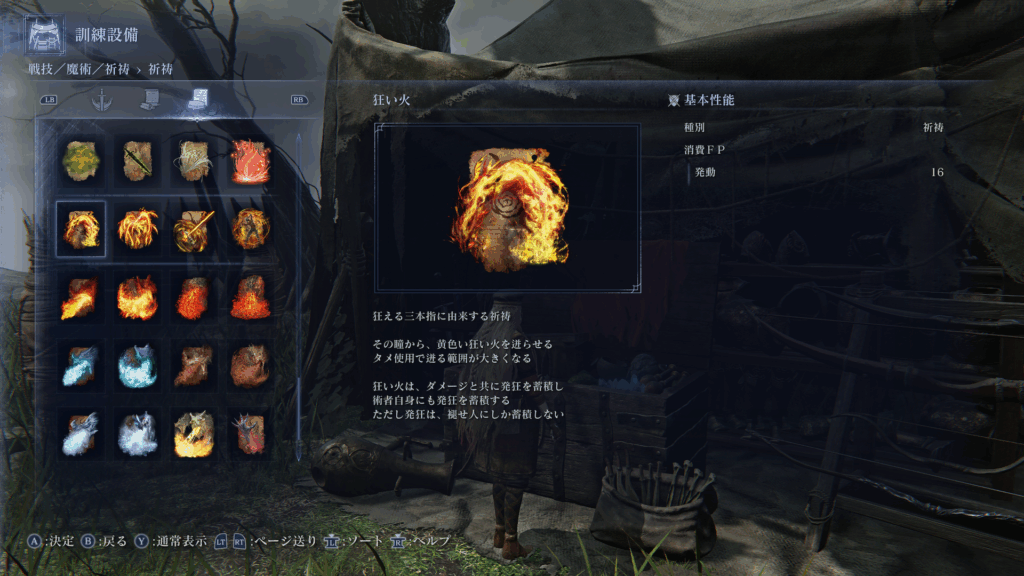1024x576 pixels.
Task: Choose the golden dragon claw incantation
Action: [194, 435]
